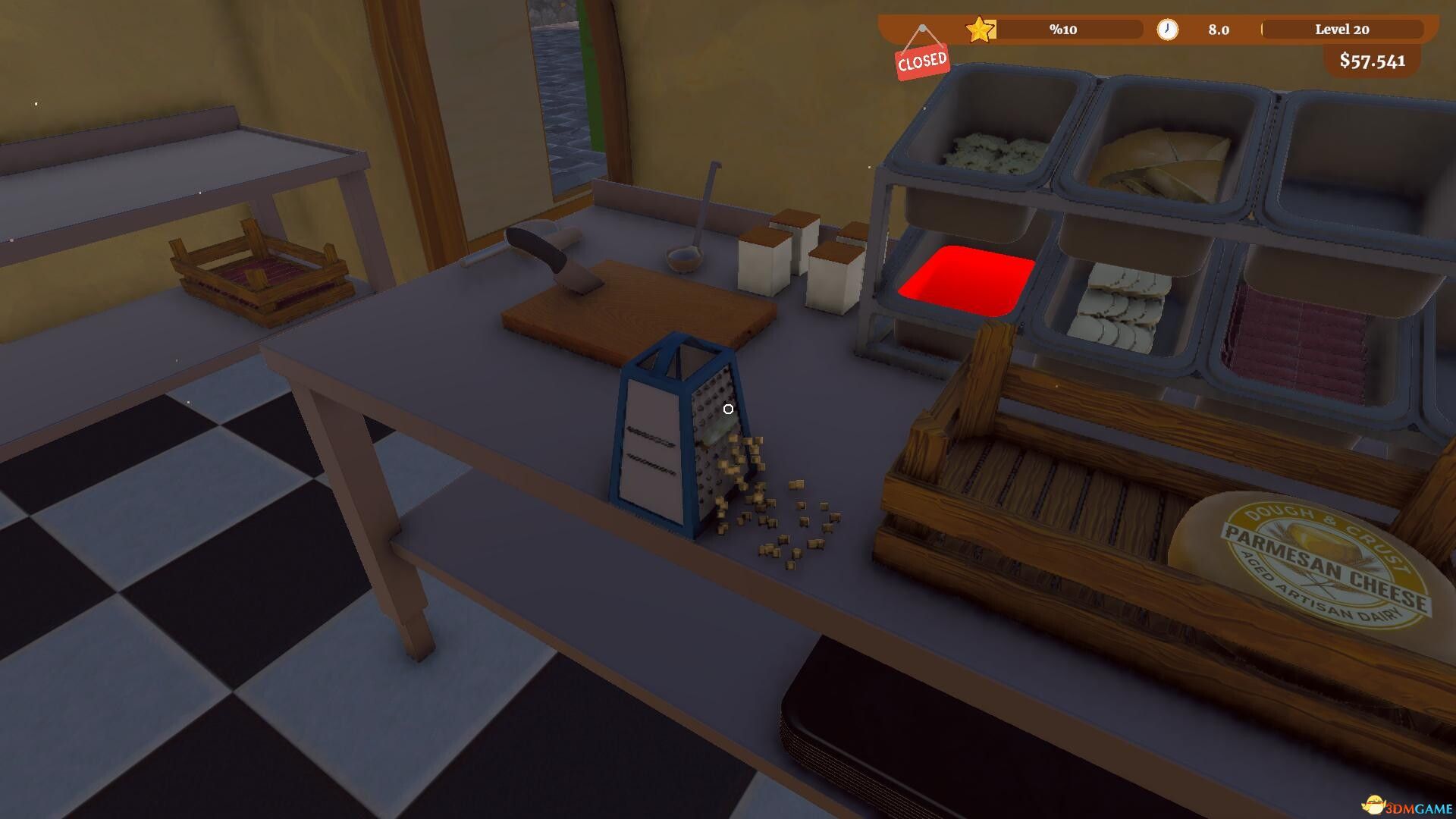Click the wooden cutting board
Image resolution: width=1456 pixels, height=819 pixels.
click(637, 311)
